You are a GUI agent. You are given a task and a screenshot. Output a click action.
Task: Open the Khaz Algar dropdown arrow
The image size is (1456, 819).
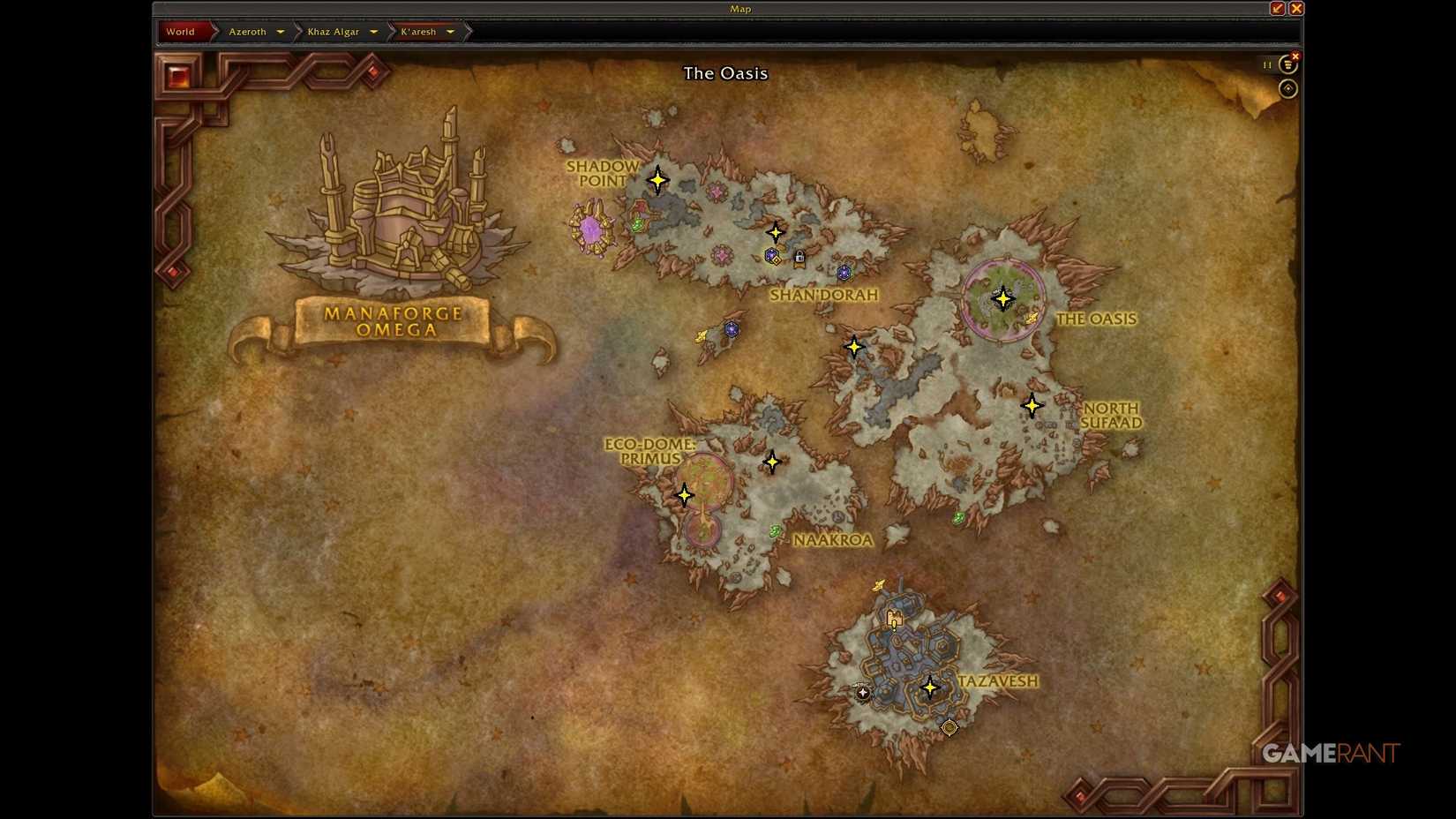click(x=374, y=31)
